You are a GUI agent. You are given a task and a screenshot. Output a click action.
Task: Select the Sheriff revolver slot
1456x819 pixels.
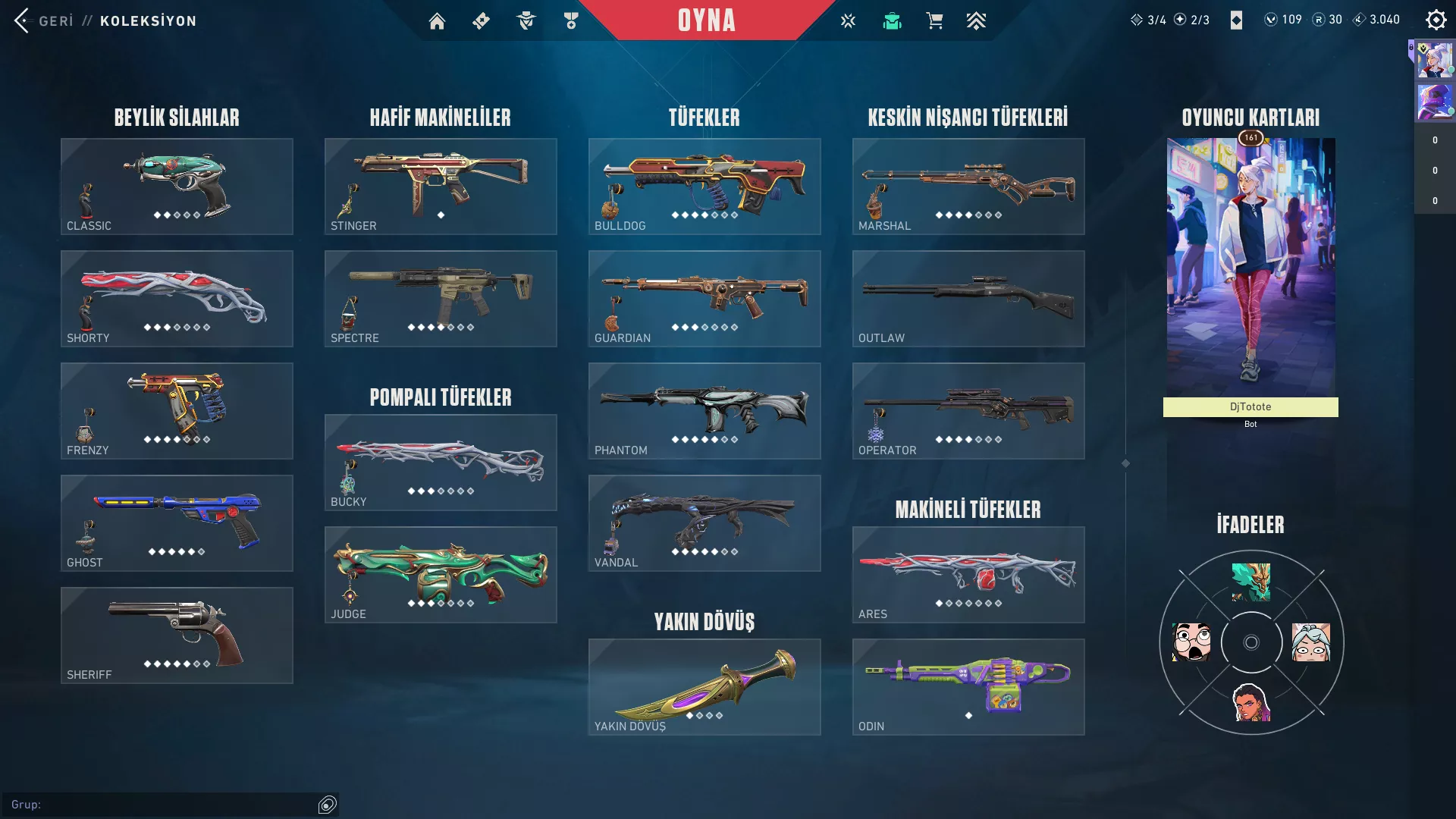[177, 635]
